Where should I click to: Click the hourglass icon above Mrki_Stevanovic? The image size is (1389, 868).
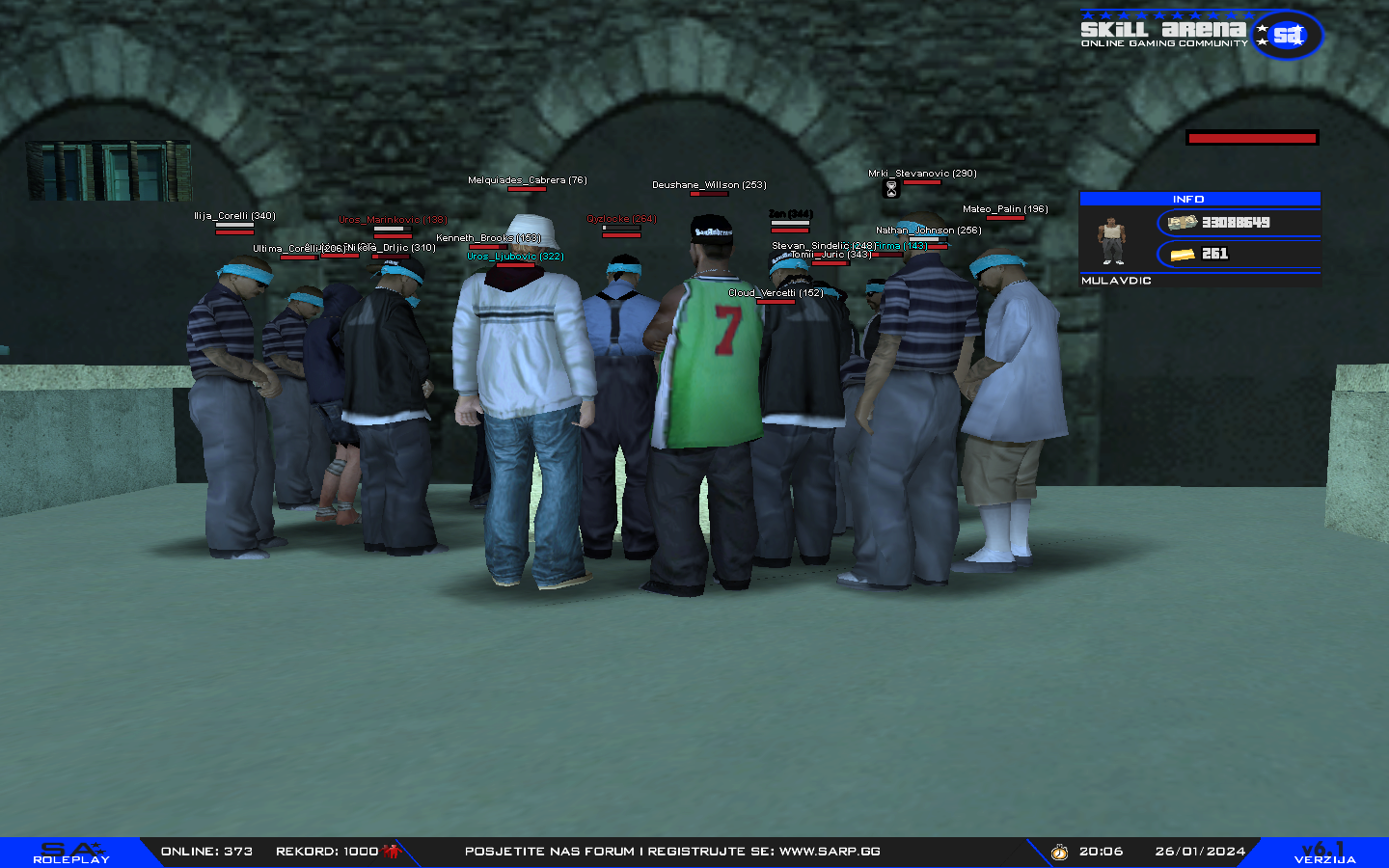tap(890, 189)
